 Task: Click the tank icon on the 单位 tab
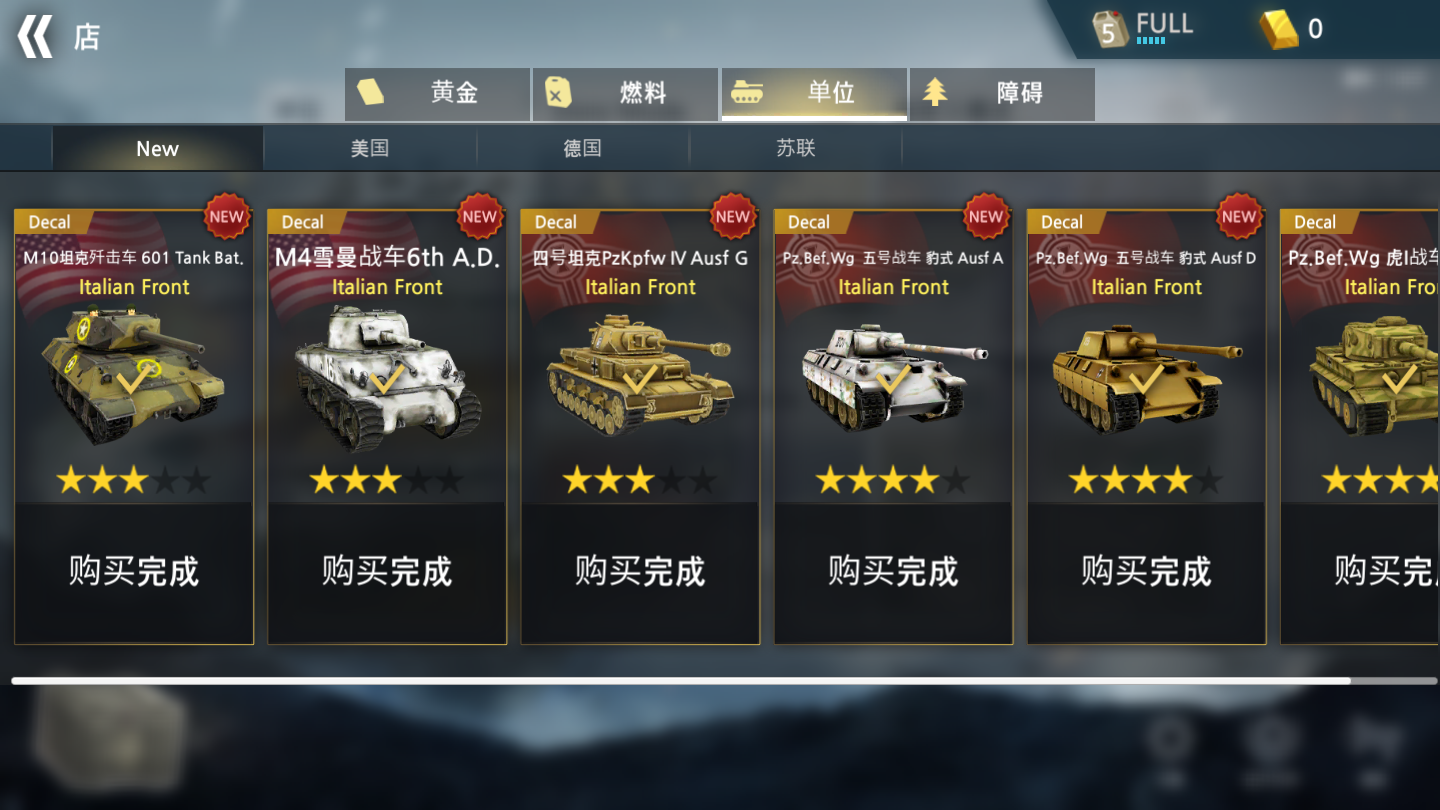(x=748, y=92)
